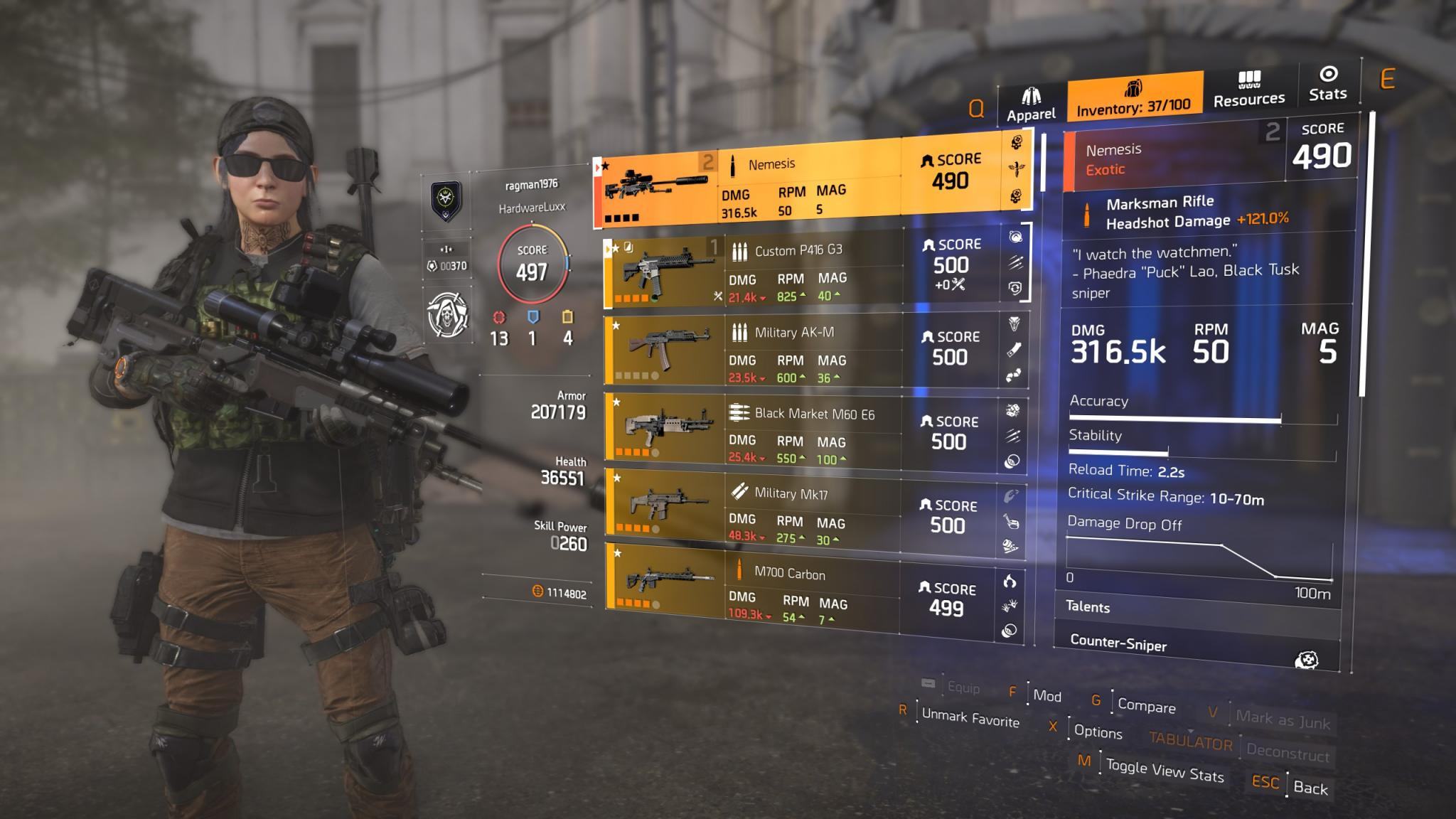The image size is (1456, 819).
Task: Go Back from the inventory screen
Action: pos(1310,787)
